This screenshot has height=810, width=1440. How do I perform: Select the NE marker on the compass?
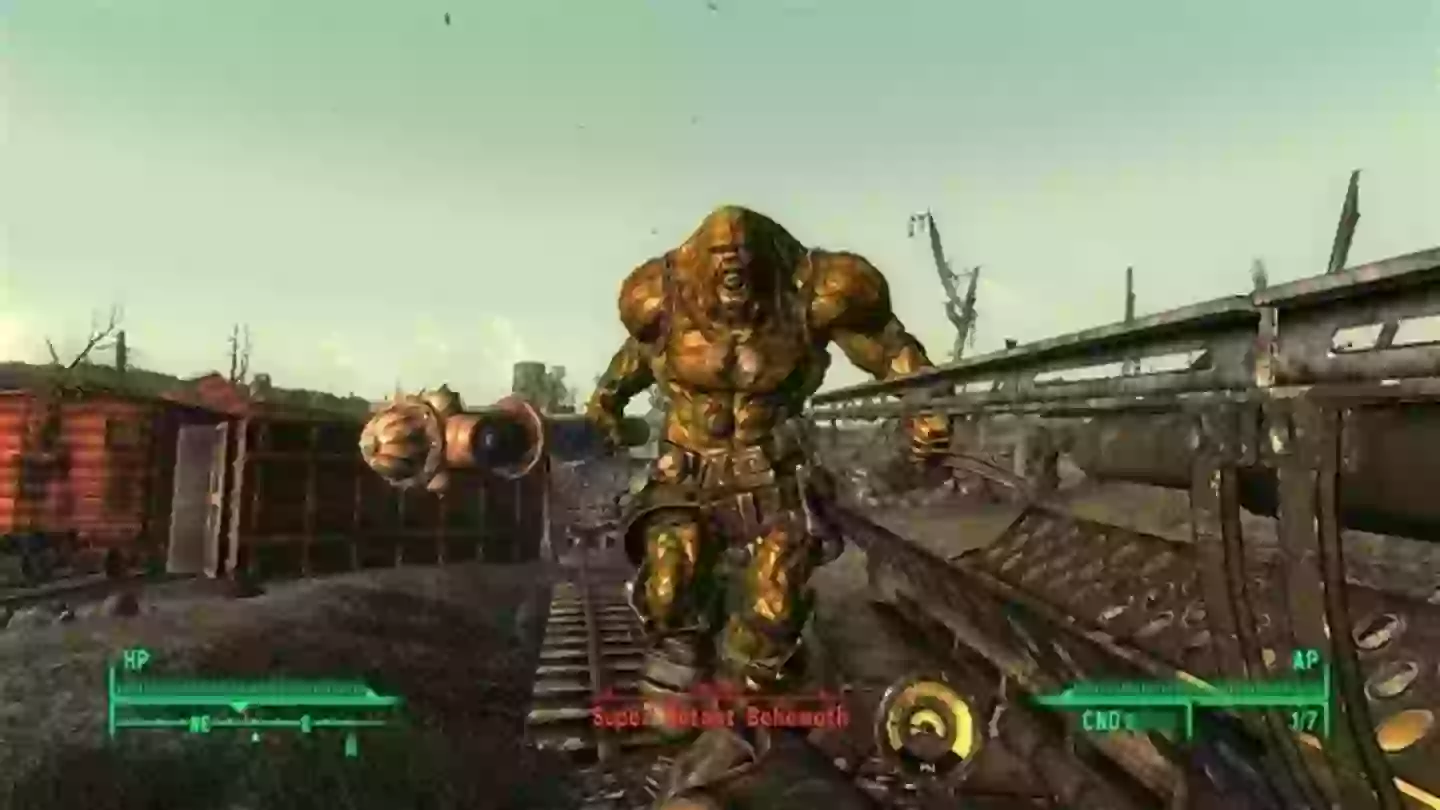coord(200,722)
